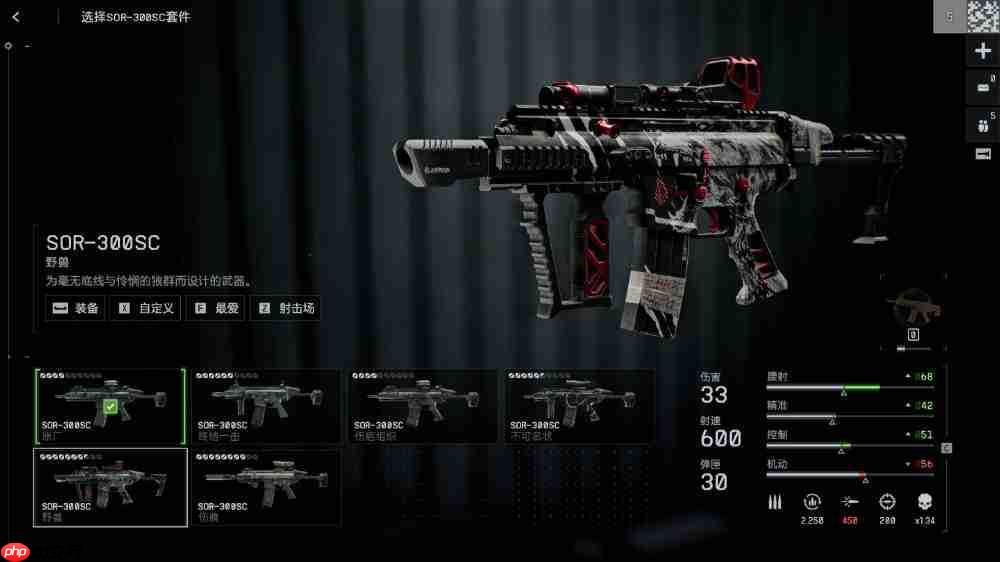The height and width of the screenshot is (562, 1000).
Task: Equip the SOR-300SC with the 装备 button
Action: click(76, 308)
